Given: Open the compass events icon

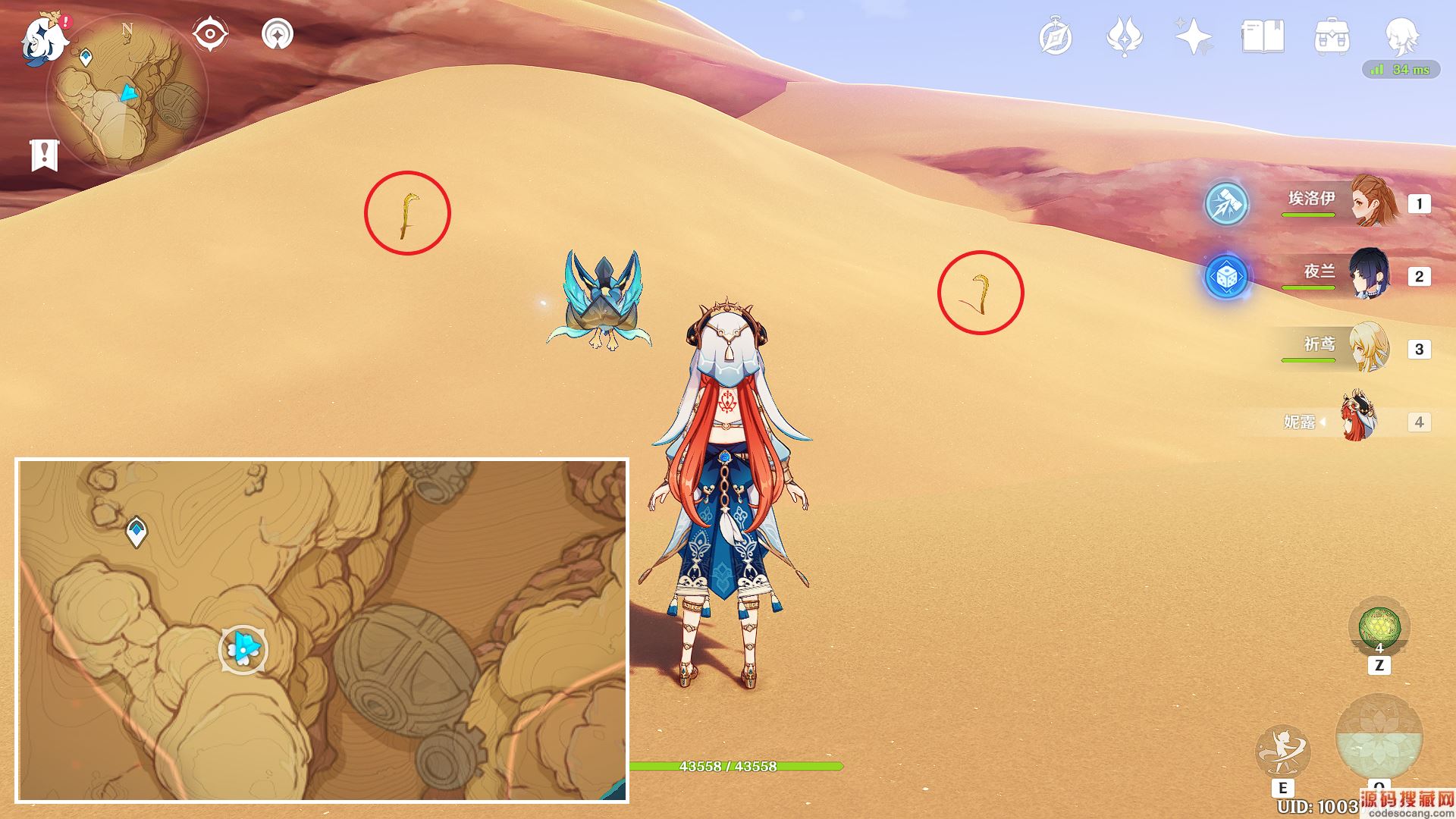Looking at the screenshot, I should tap(1056, 37).
